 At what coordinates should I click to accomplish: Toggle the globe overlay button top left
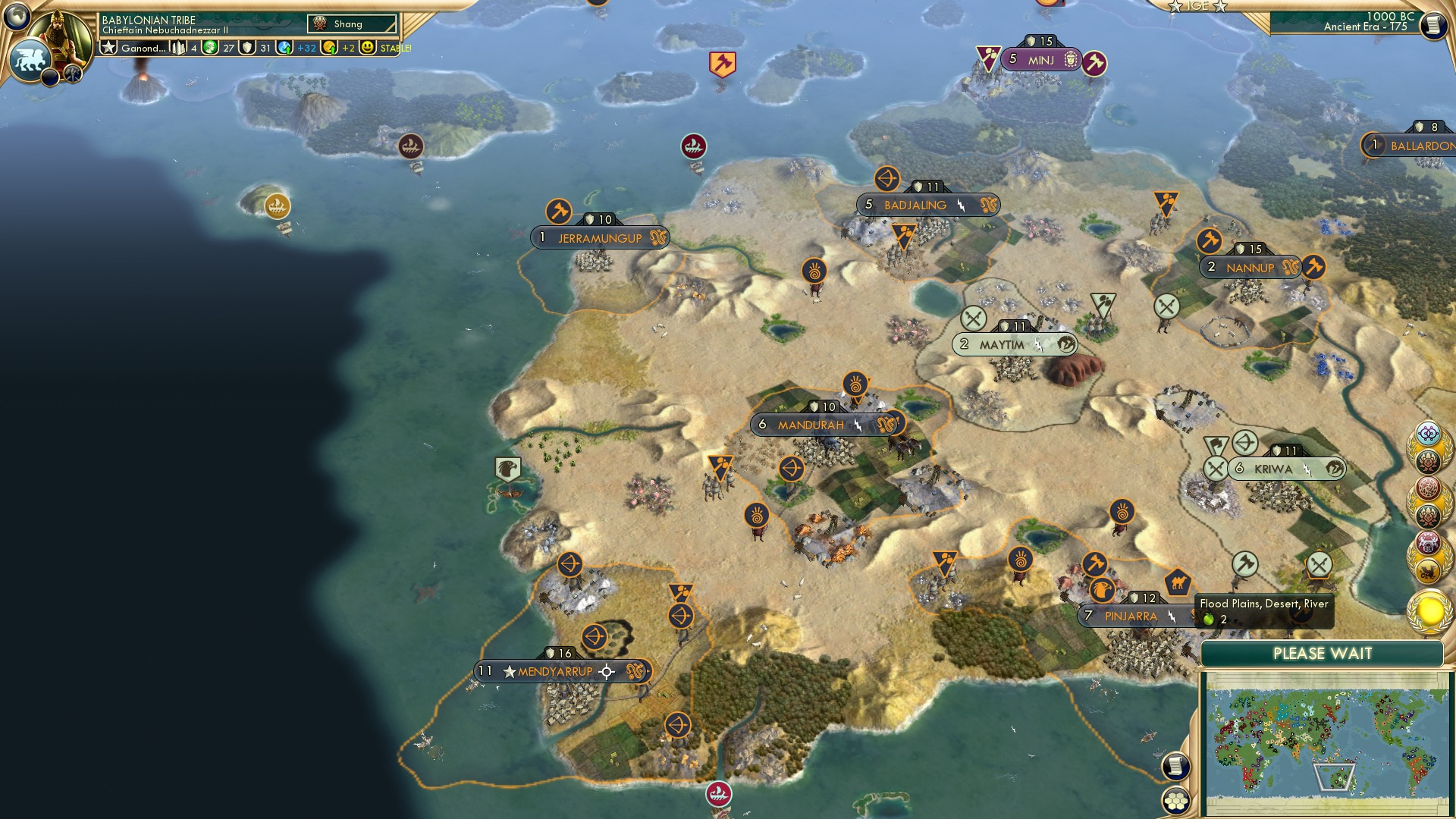coord(17,17)
